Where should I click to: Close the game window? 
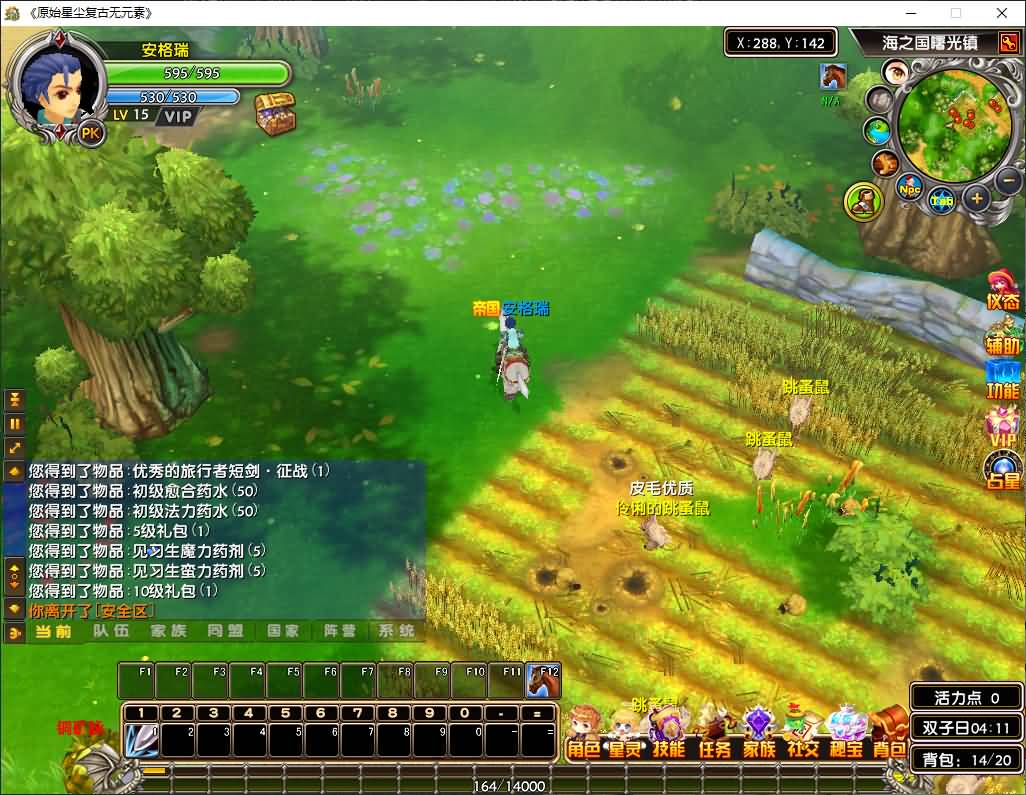[1002, 13]
